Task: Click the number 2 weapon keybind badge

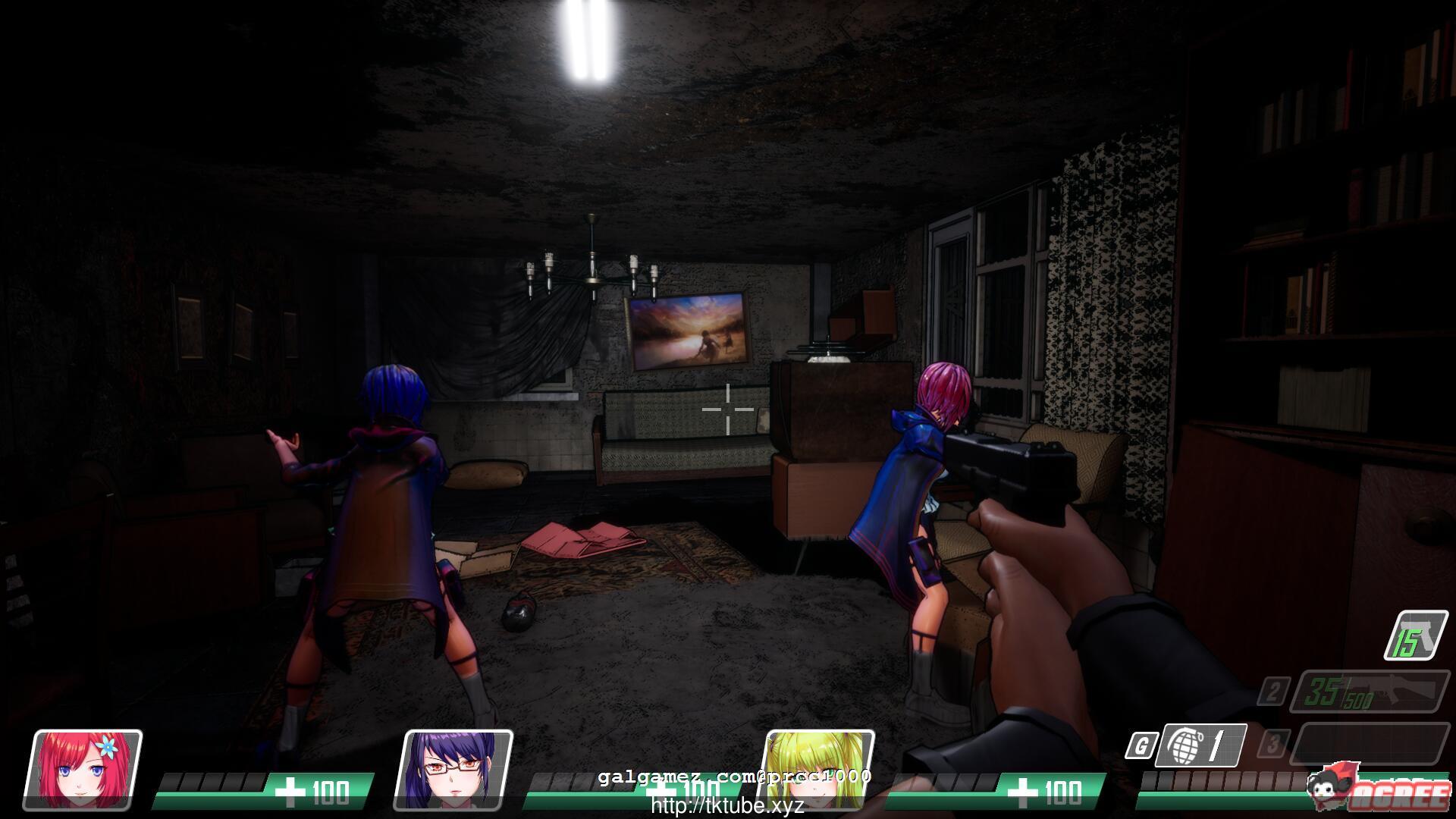Action: pos(1273,691)
